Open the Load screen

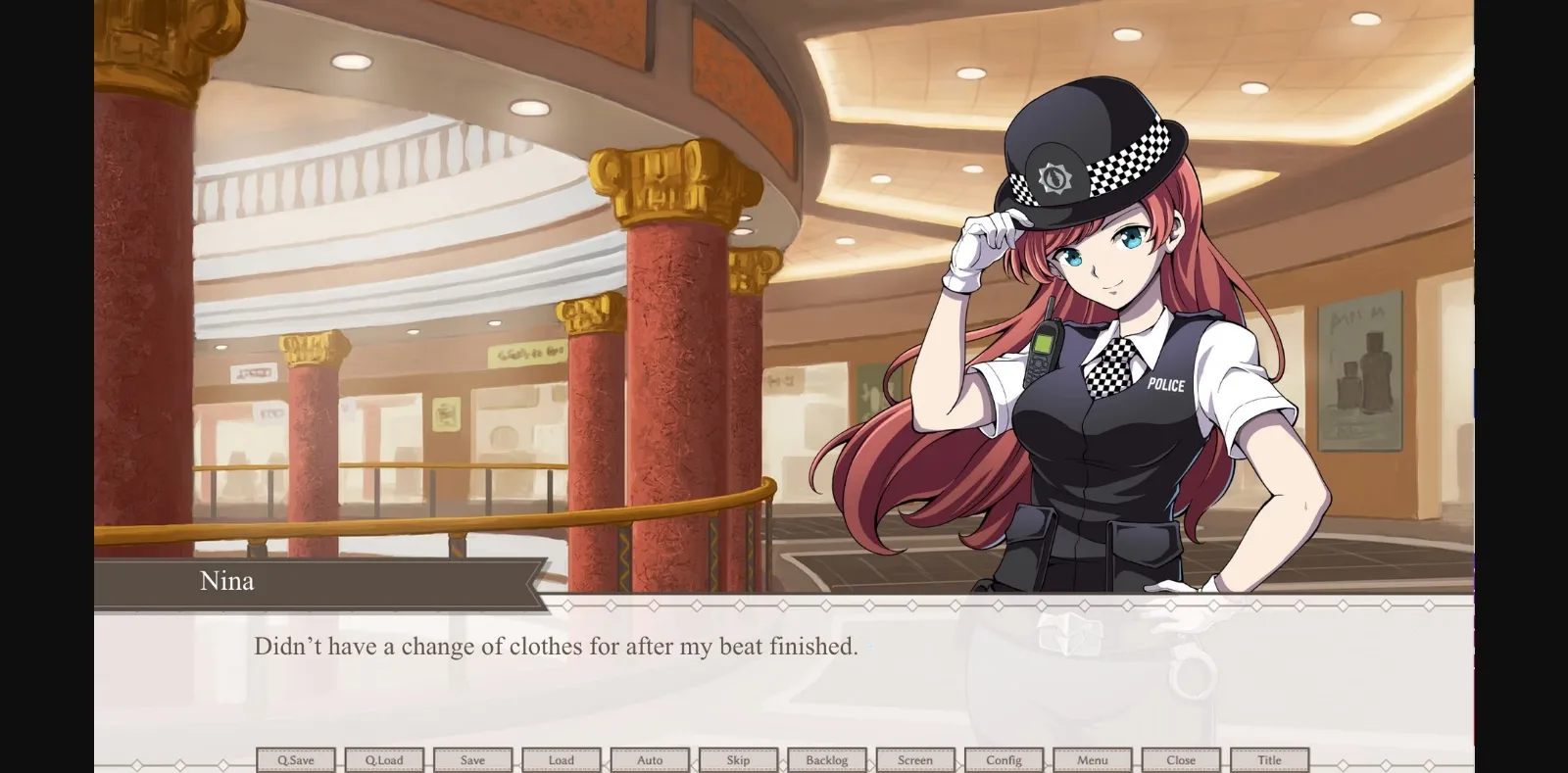coord(562,759)
